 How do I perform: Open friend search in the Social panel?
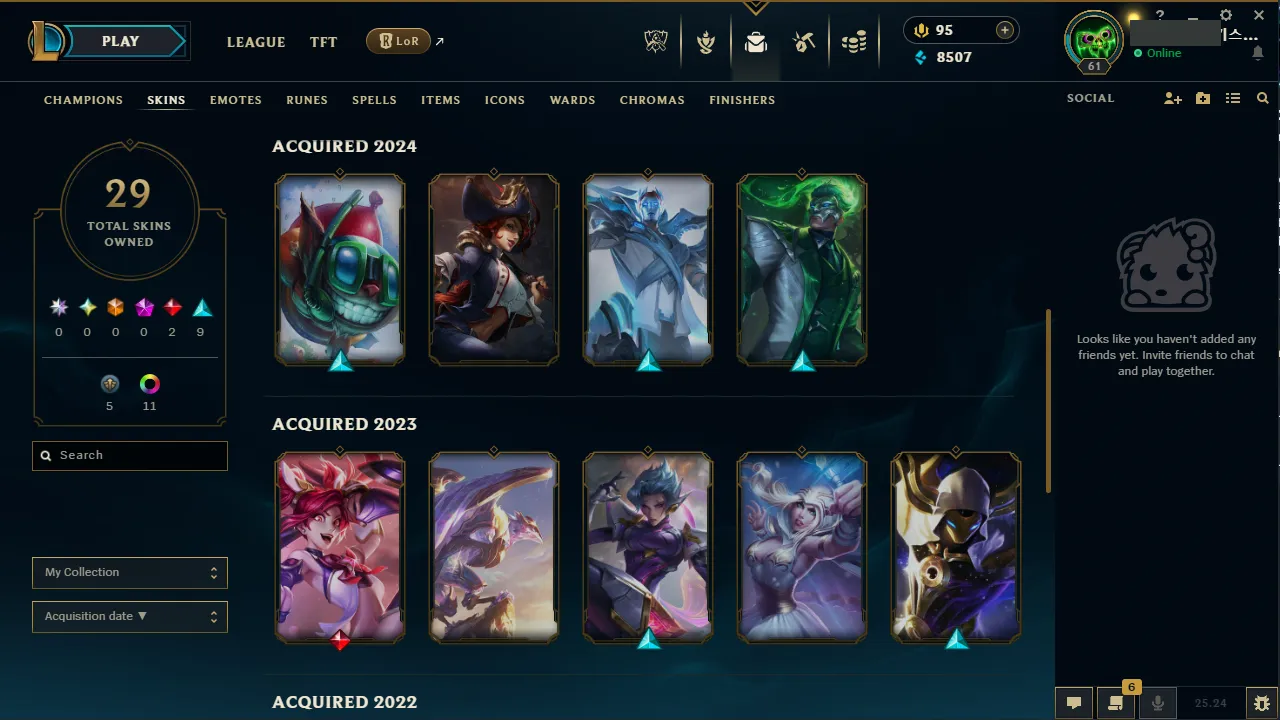coord(1262,98)
